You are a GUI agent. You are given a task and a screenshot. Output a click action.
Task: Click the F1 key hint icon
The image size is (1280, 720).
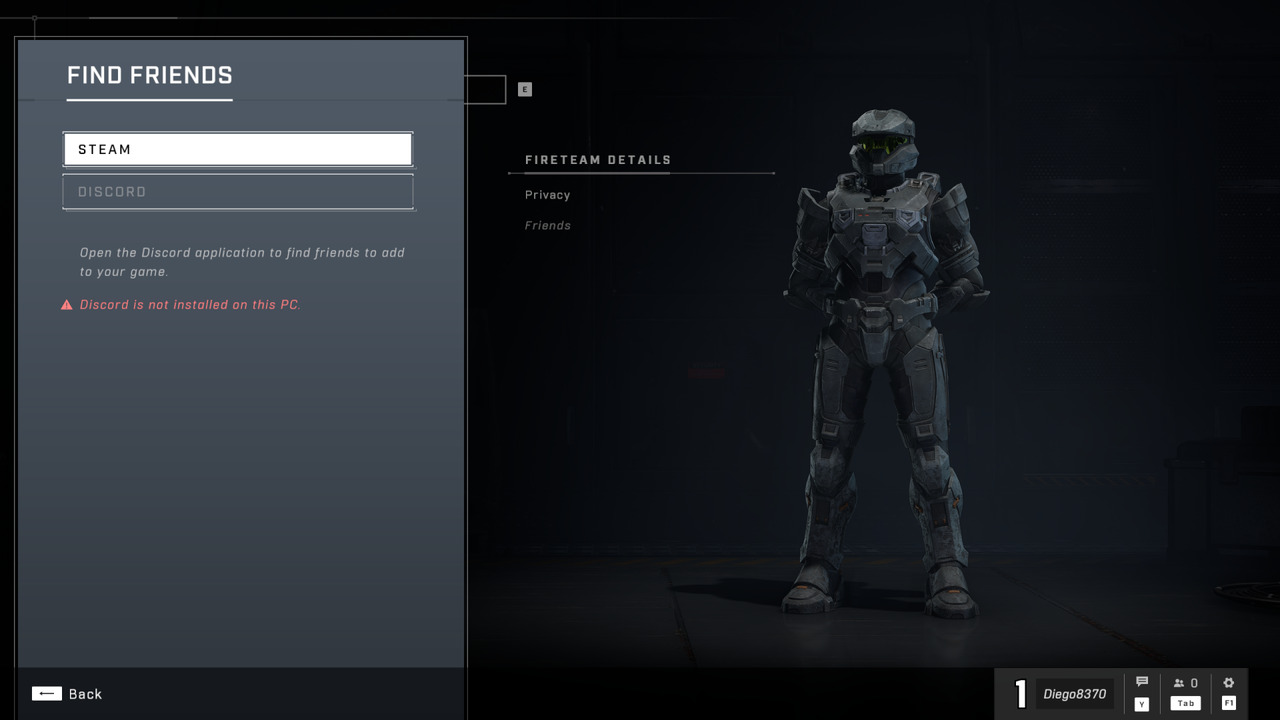point(1228,703)
